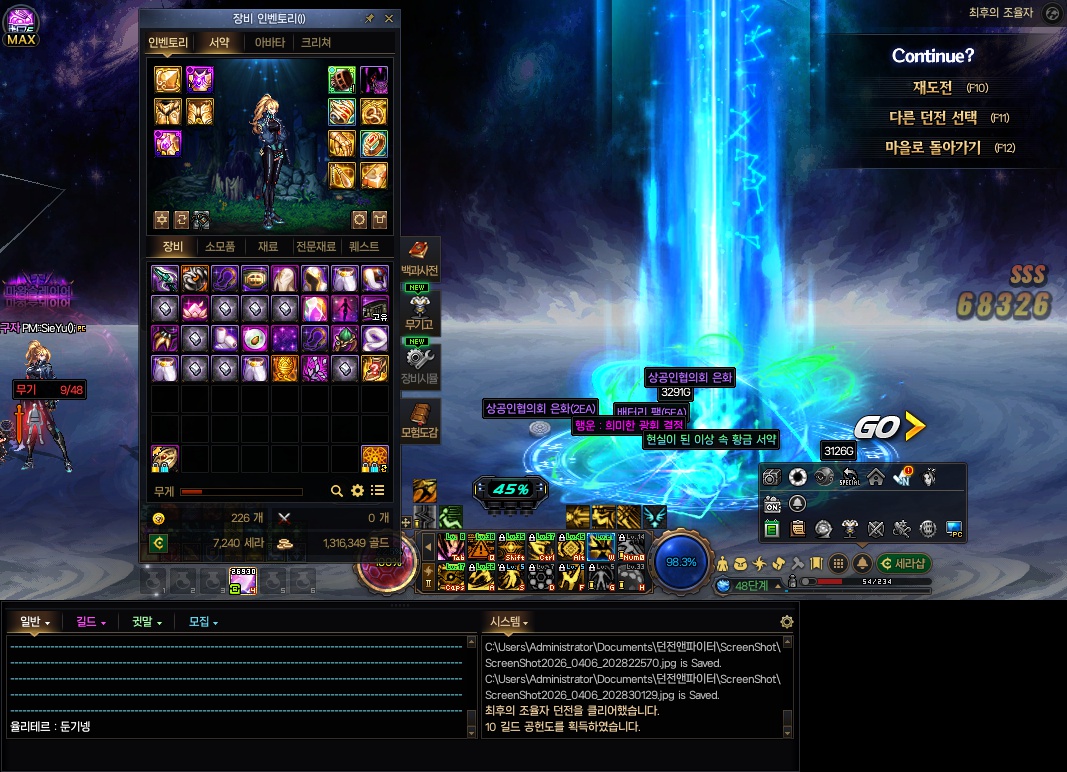Open the 무기고 armory
1067x772 pixels.
click(419, 311)
